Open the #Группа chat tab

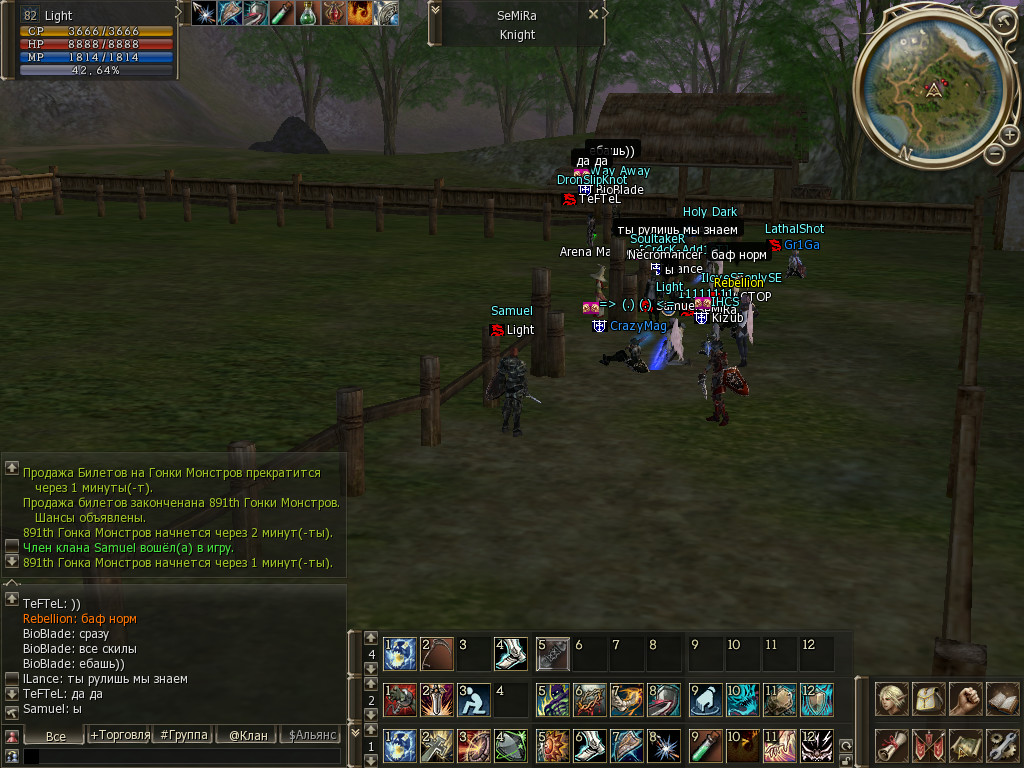[x=184, y=735]
